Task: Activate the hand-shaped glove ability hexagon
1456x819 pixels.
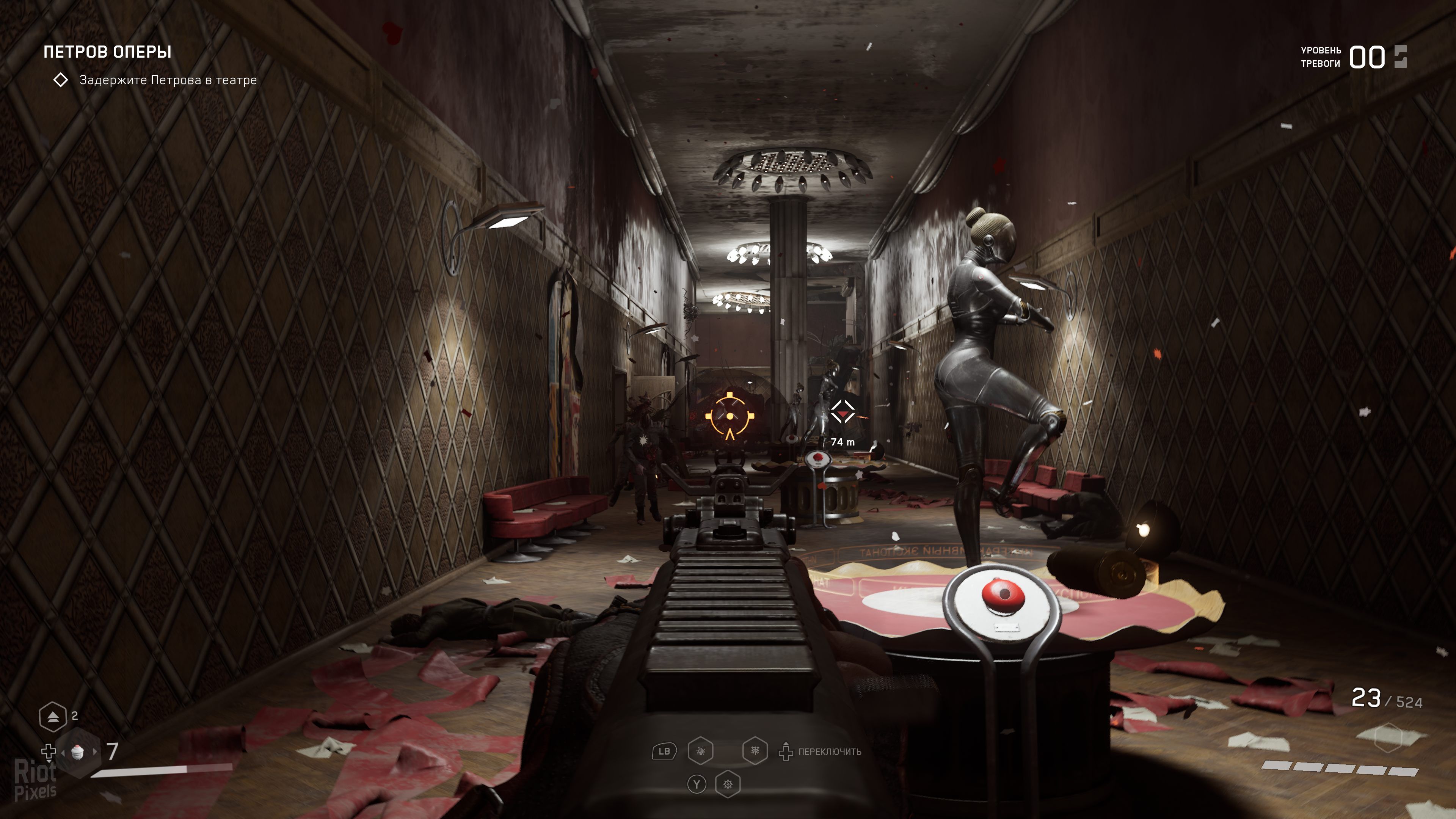Action: click(x=700, y=751)
